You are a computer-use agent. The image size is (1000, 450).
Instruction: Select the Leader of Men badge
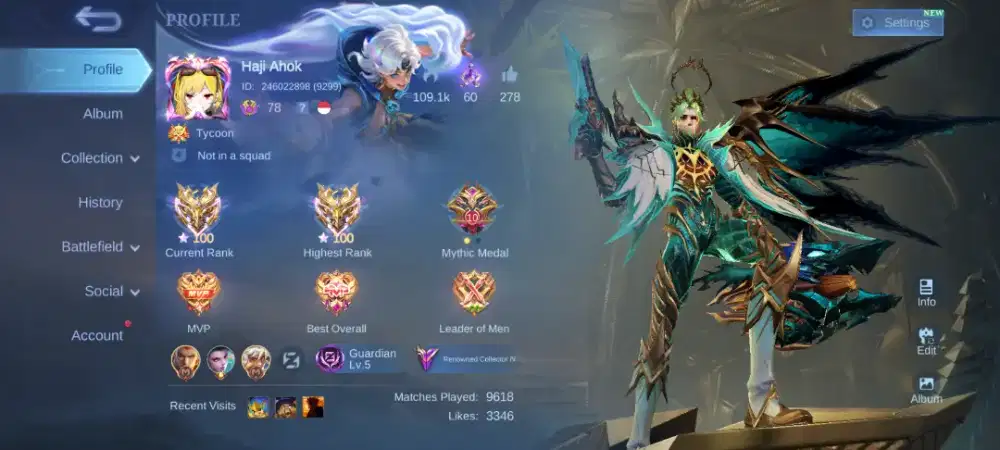pos(474,294)
